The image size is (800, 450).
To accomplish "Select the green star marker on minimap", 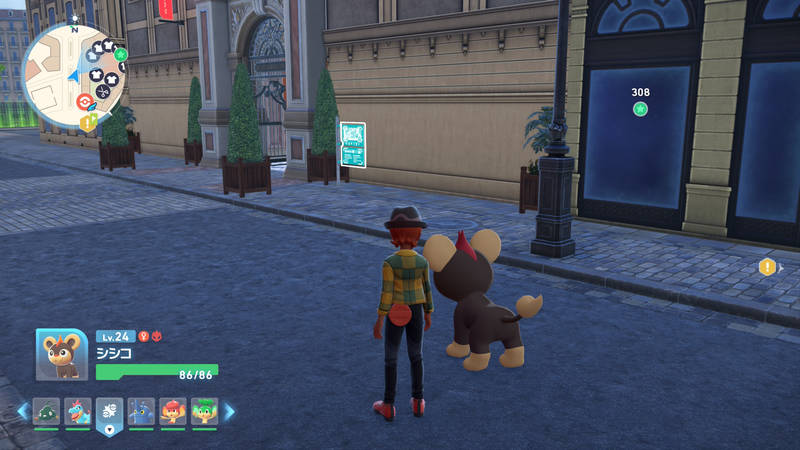I will (121, 54).
